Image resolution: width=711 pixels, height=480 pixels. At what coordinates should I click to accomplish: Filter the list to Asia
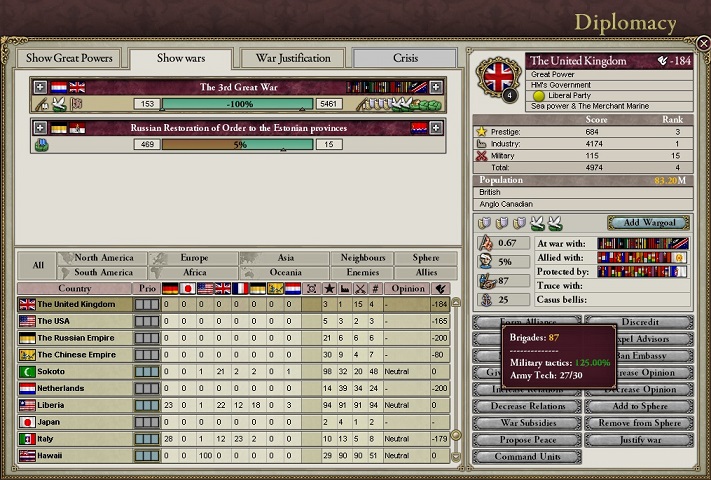click(x=284, y=258)
